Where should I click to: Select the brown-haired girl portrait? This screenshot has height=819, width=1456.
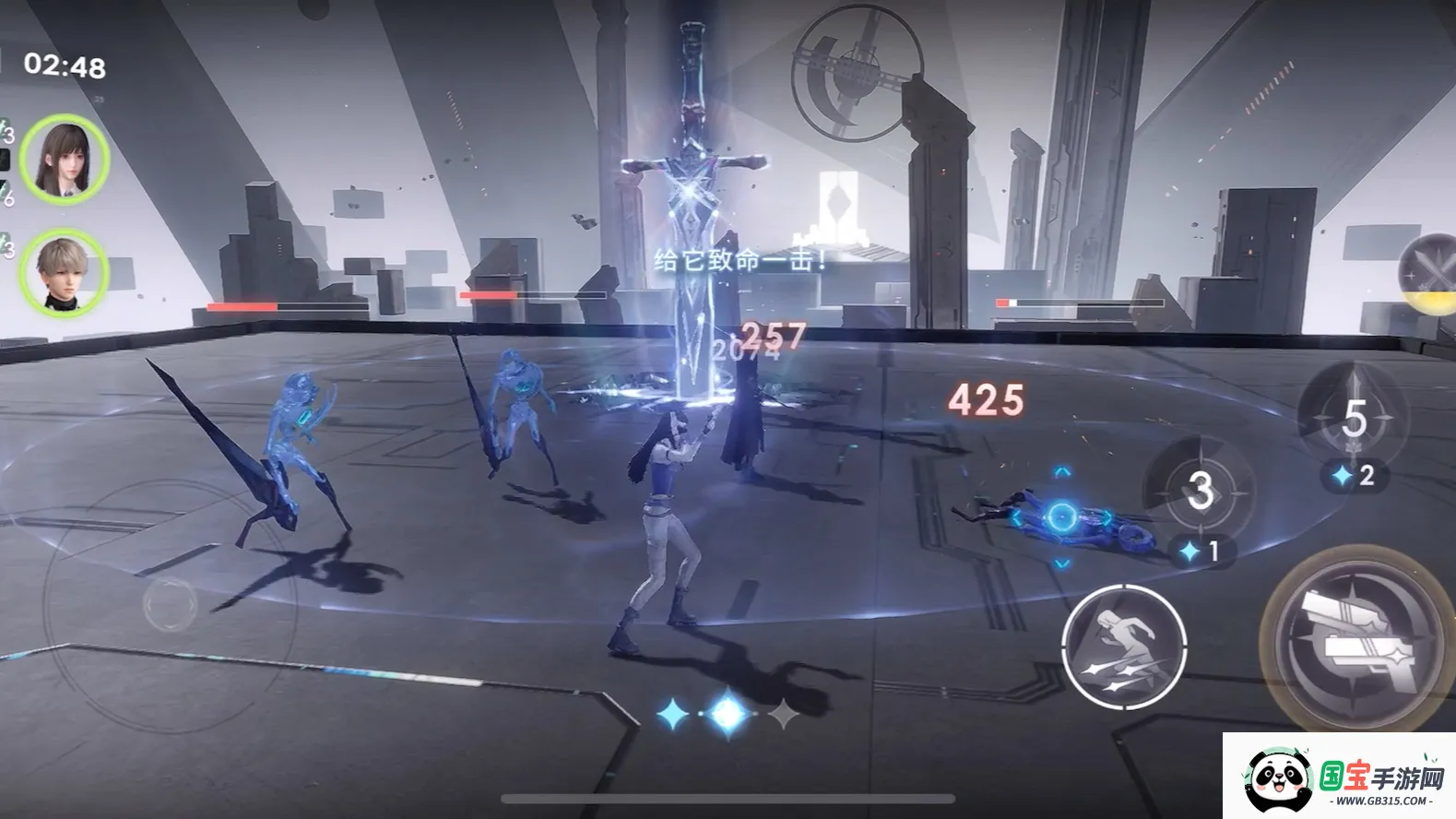pos(65,160)
